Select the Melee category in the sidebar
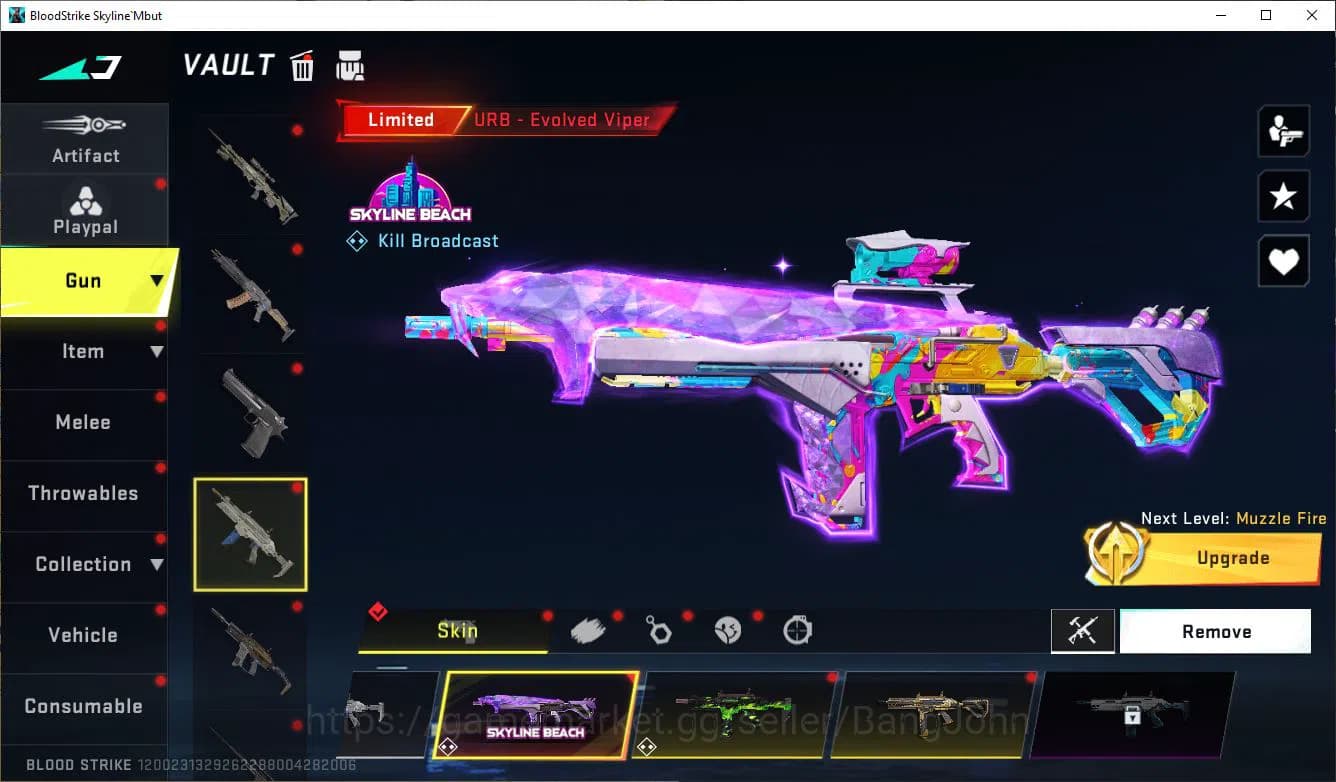This screenshot has width=1336, height=782. pyautogui.click(x=83, y=422)
